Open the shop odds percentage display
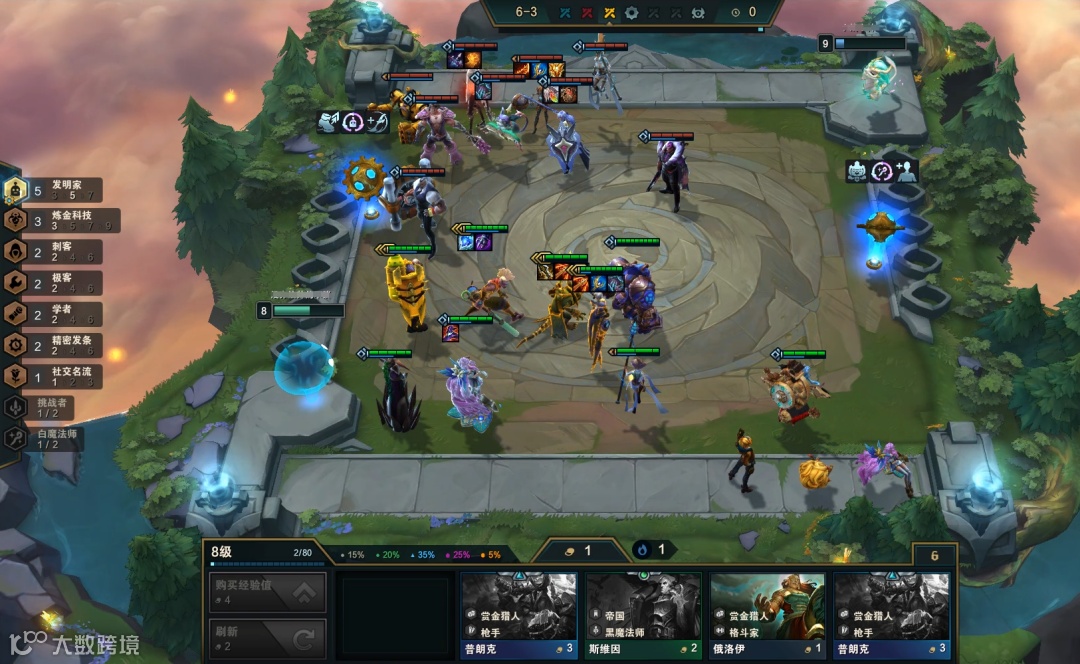Image resolution: width=1080 pixels, height=664 pixels. (x=421, y=554)
